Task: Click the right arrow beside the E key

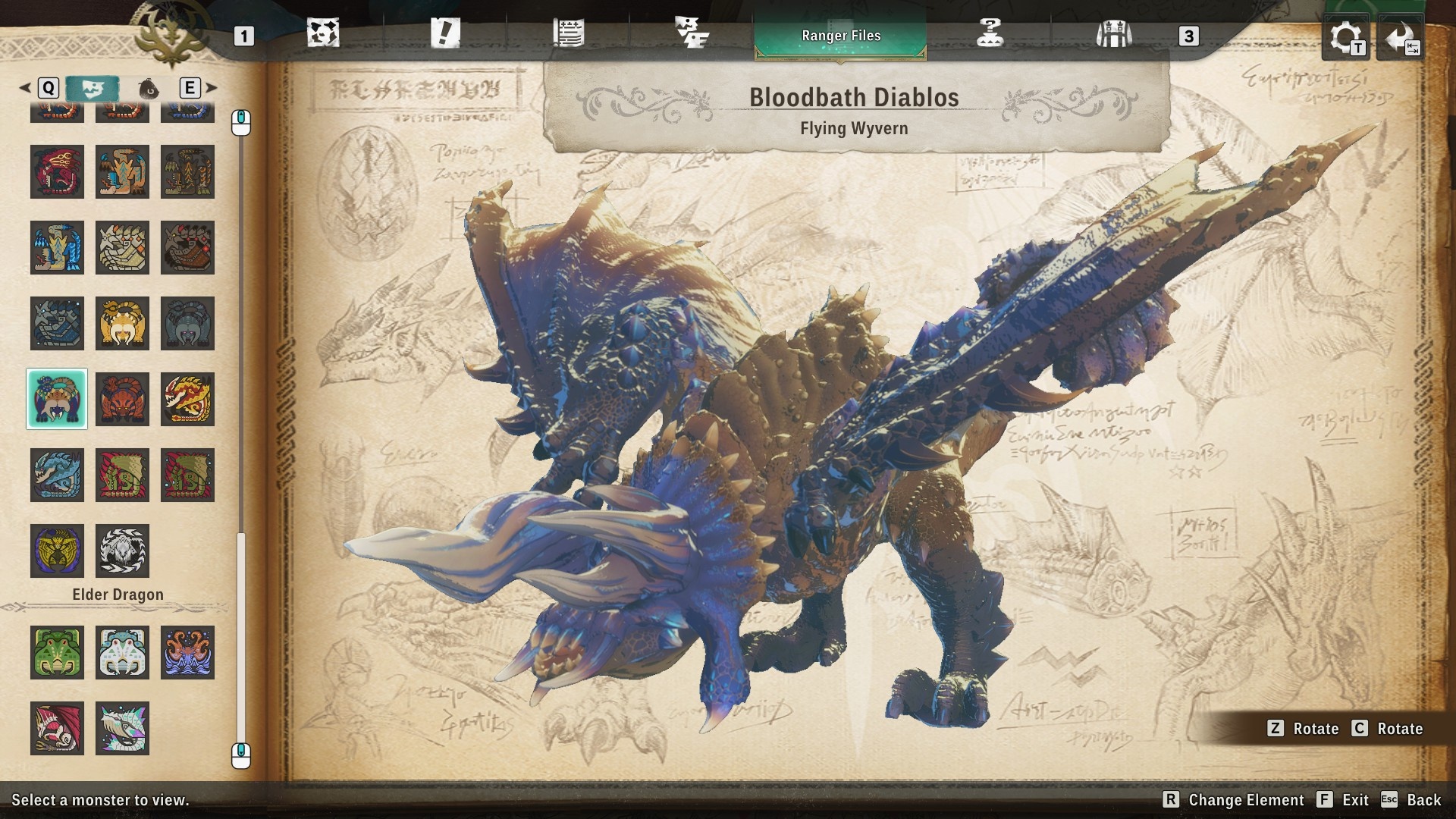Action: point(211,88)
